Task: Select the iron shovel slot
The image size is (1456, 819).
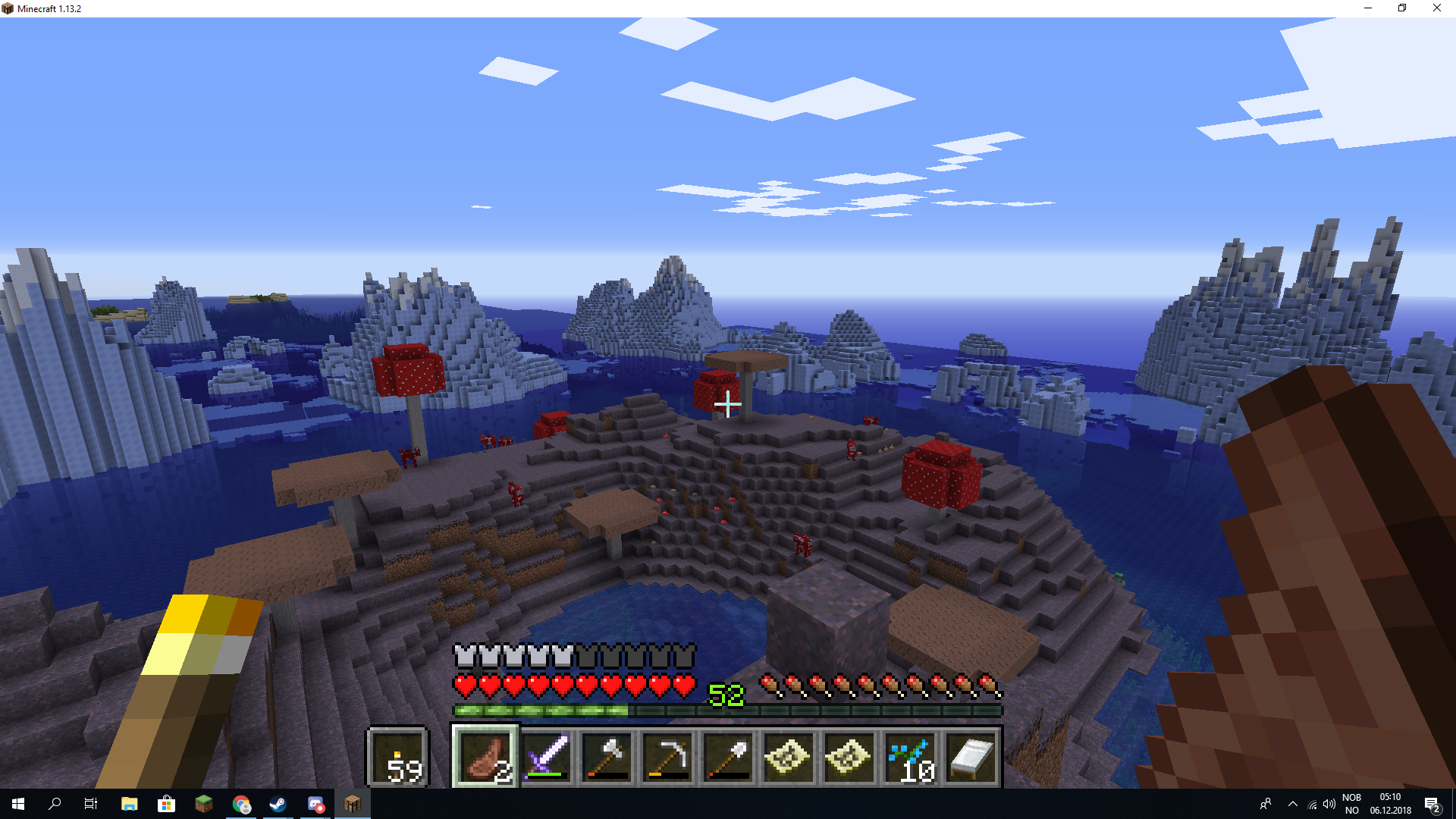Action: (728, 757)
